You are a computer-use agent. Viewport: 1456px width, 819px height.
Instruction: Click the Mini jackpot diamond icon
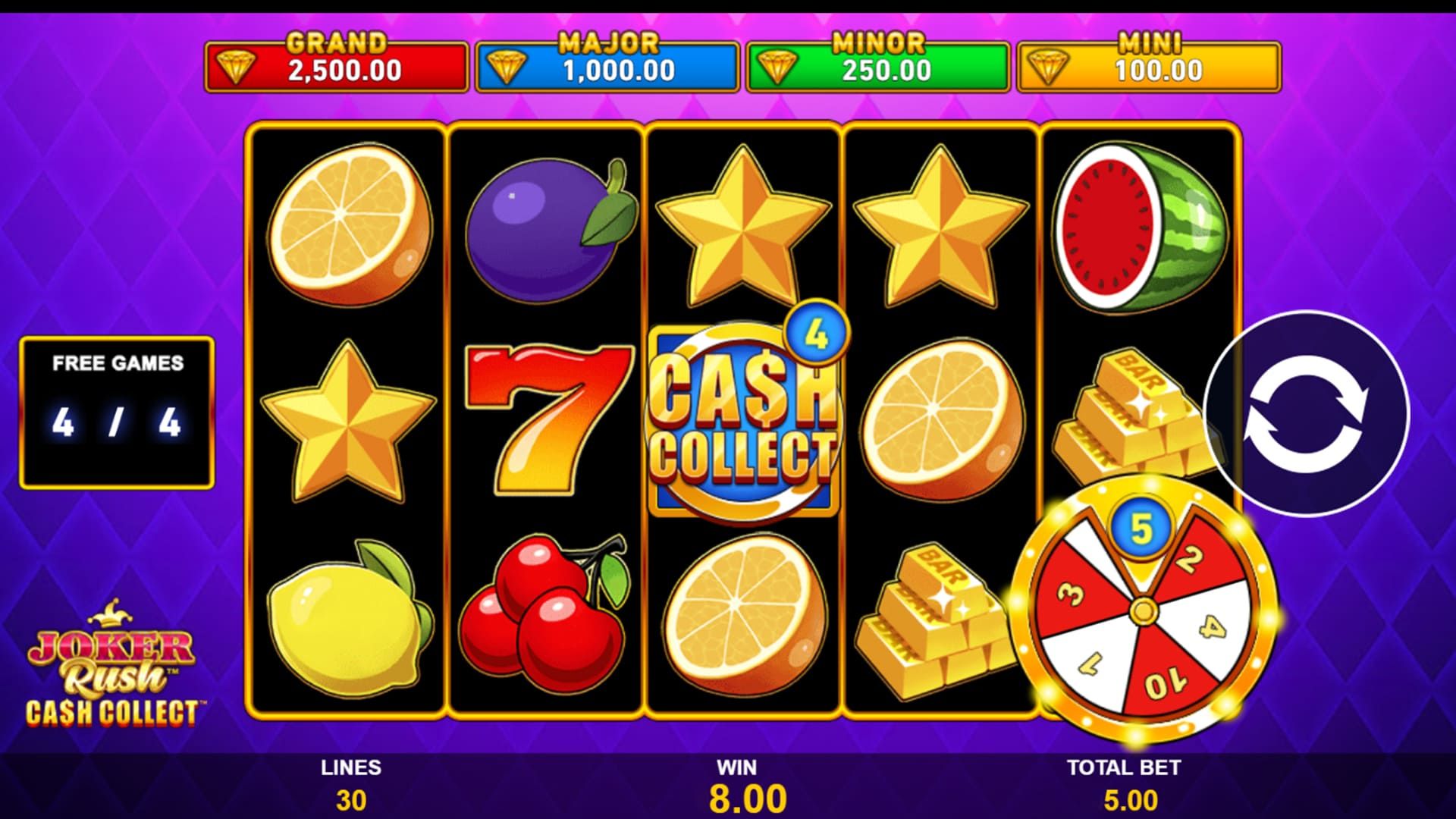click(x=1047, y=68)
